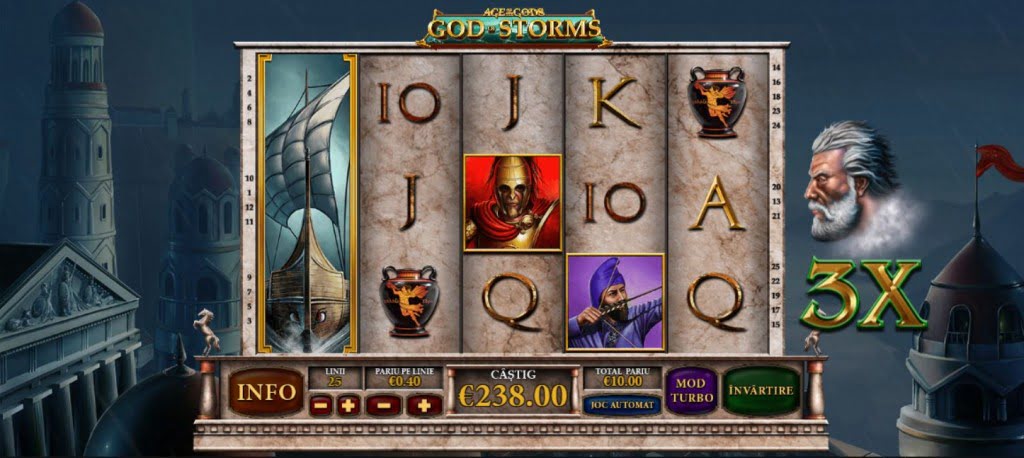Increase the number of lines (Linii)
Image resolution: width=1024 pixels, height=458 pixels.
348,405
